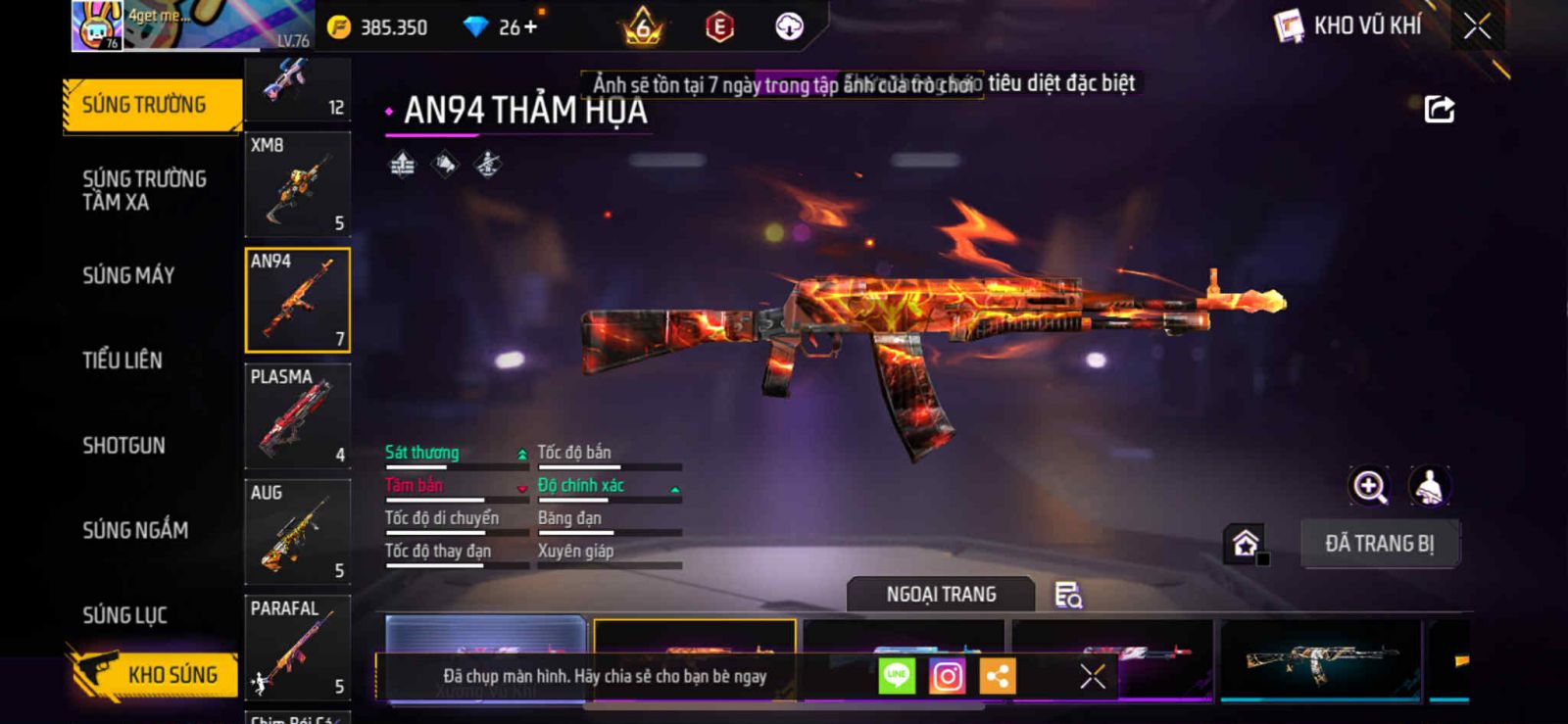Switch to the SÚNG LỤC category

tap(125, 615)
